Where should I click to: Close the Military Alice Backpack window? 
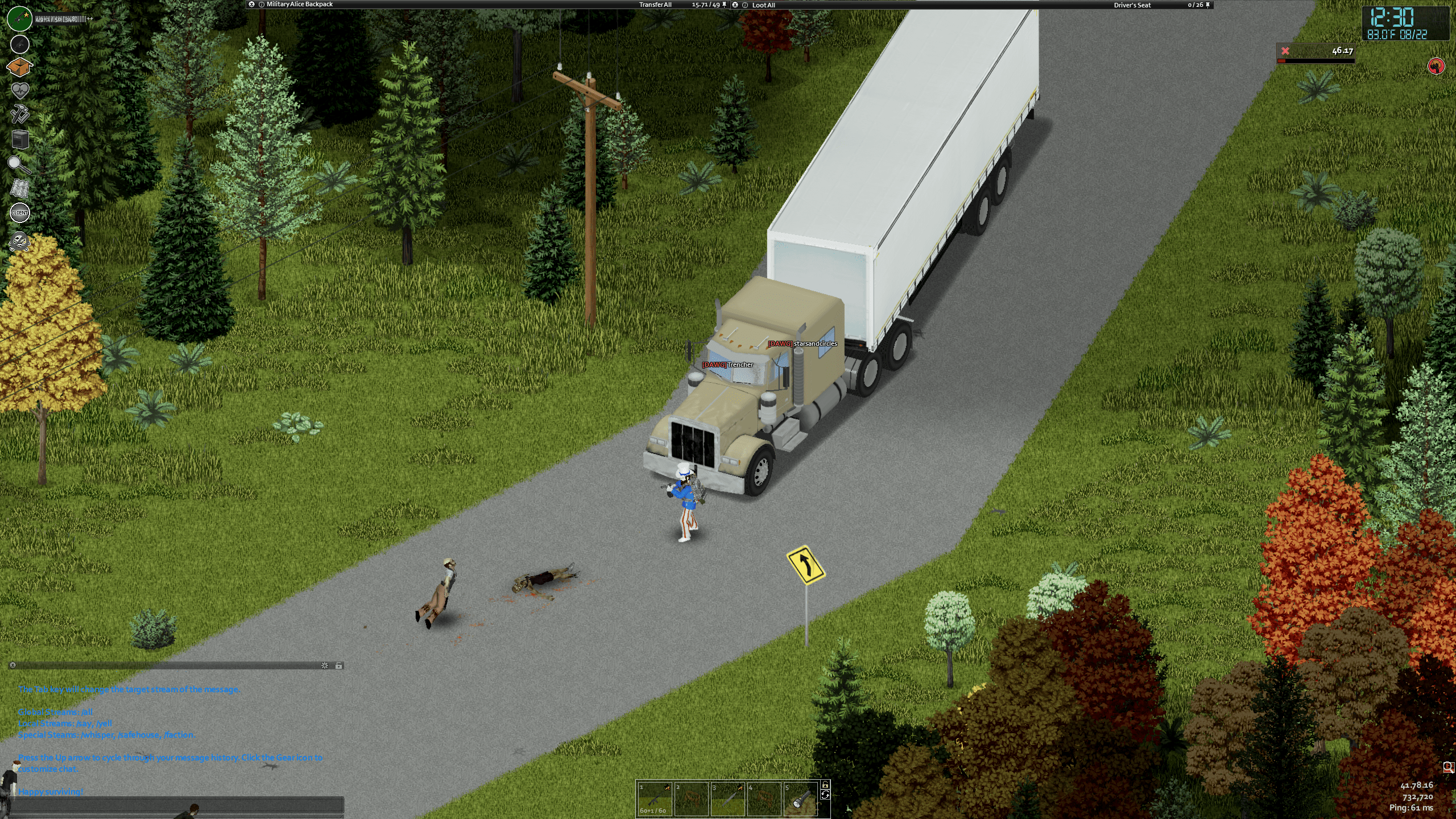tap(251, 5)
